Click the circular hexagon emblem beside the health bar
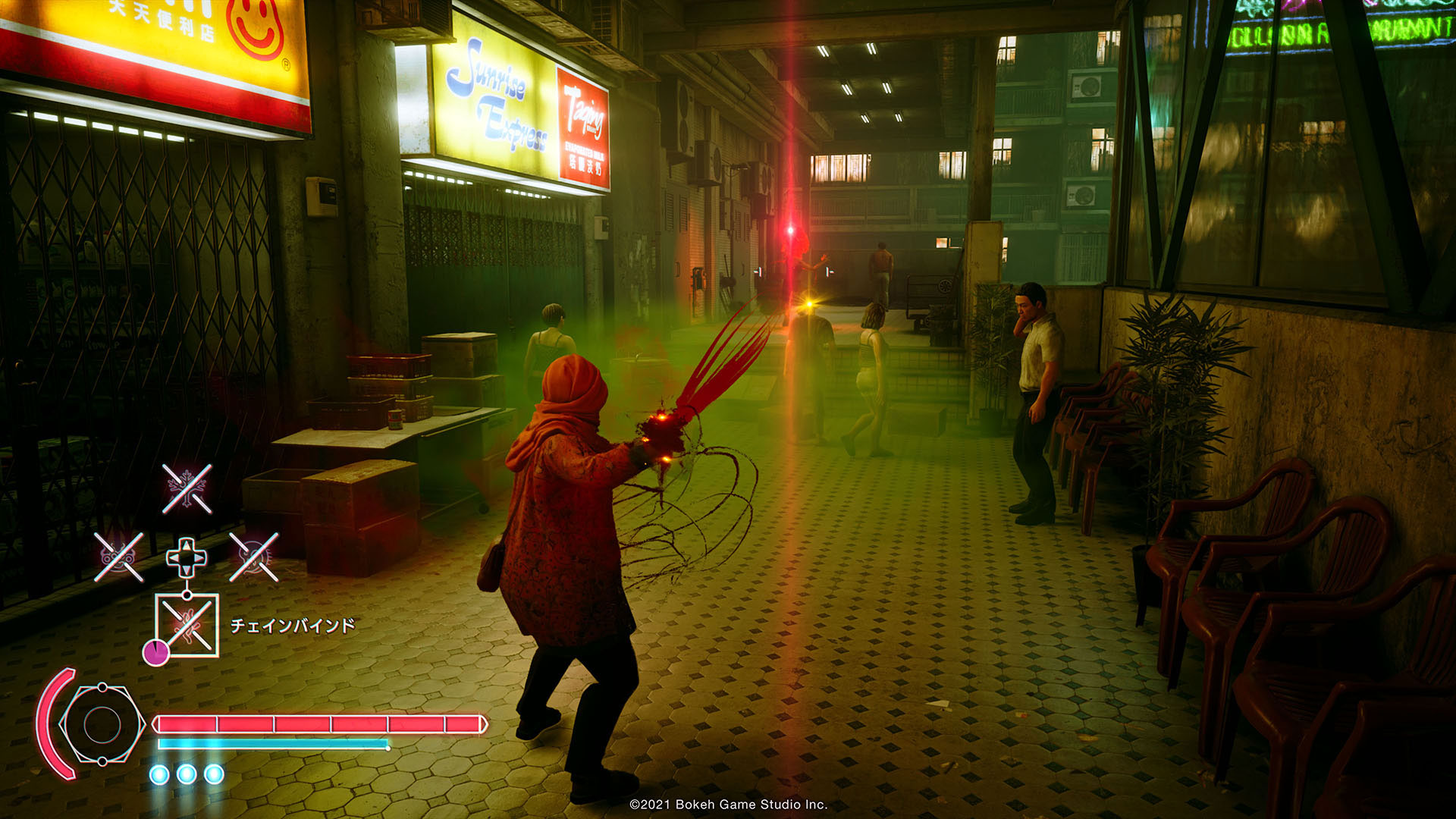Screen dimensions: 1456x819 pyautogui.click(x=102, y=725)
